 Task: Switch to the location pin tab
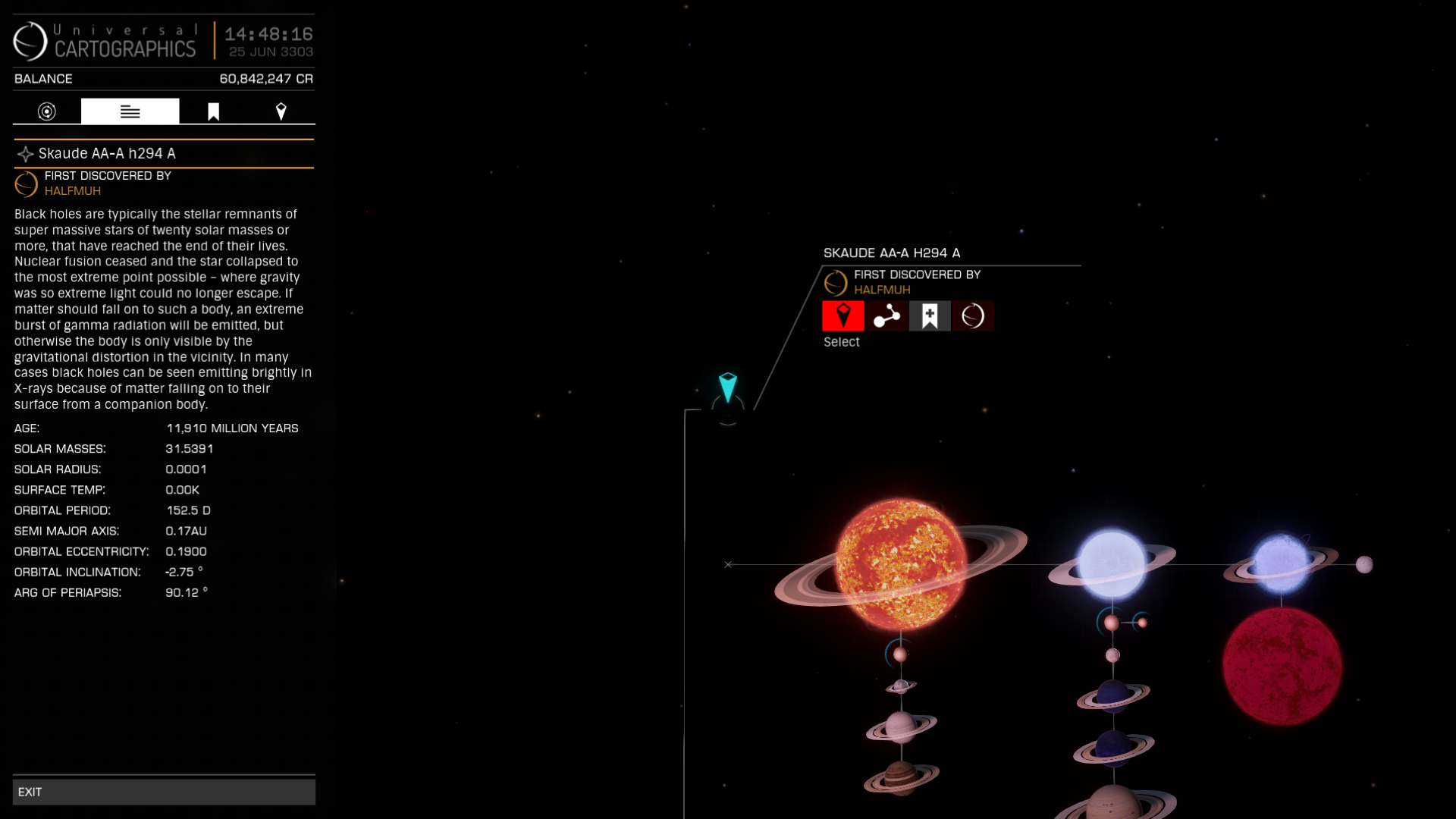click(282, 111)
